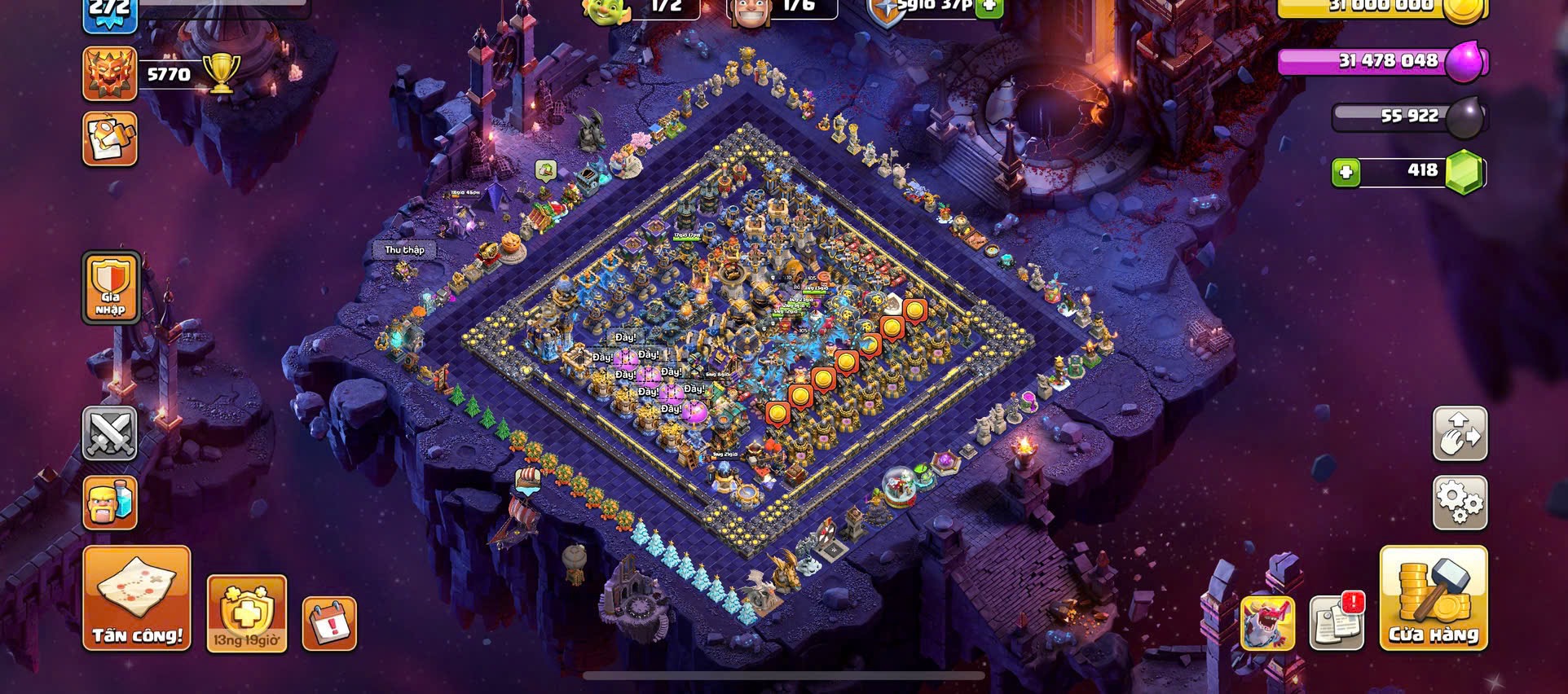Open the settings gears menu
The width and height of the screenshot is (1568, 694).
coord(1460,502)
